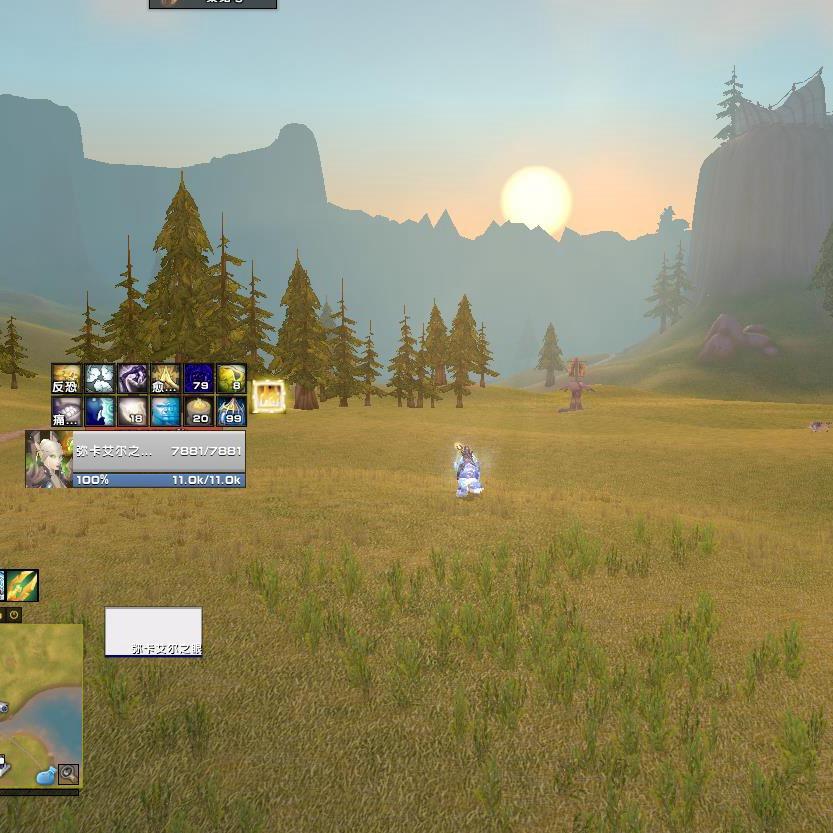
Task: Select the elf character portrait
Action: (x=49, y=459)
